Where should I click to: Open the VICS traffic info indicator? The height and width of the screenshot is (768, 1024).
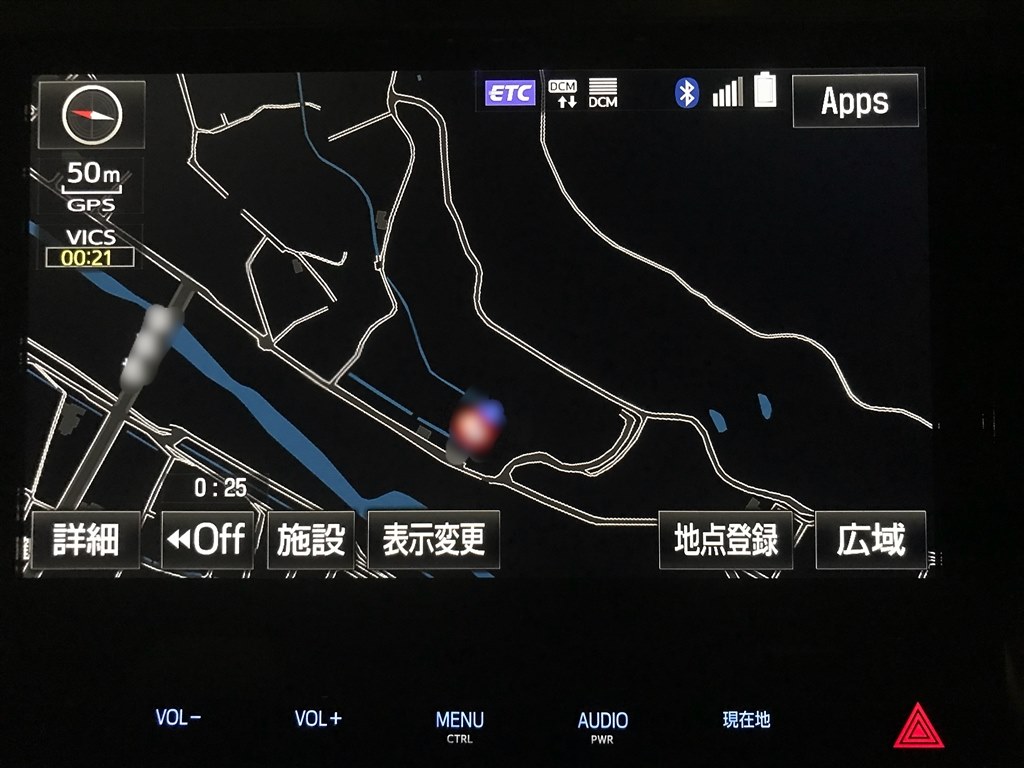89,248
